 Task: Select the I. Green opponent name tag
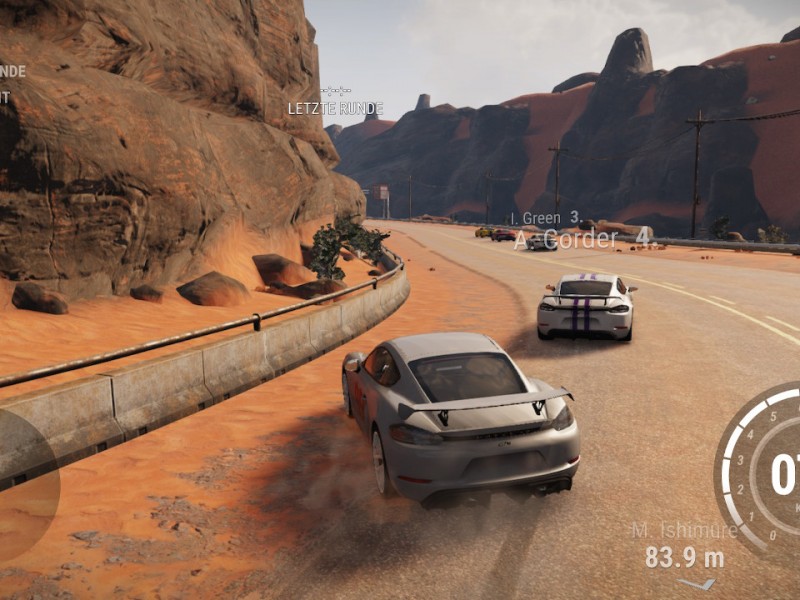546,218
